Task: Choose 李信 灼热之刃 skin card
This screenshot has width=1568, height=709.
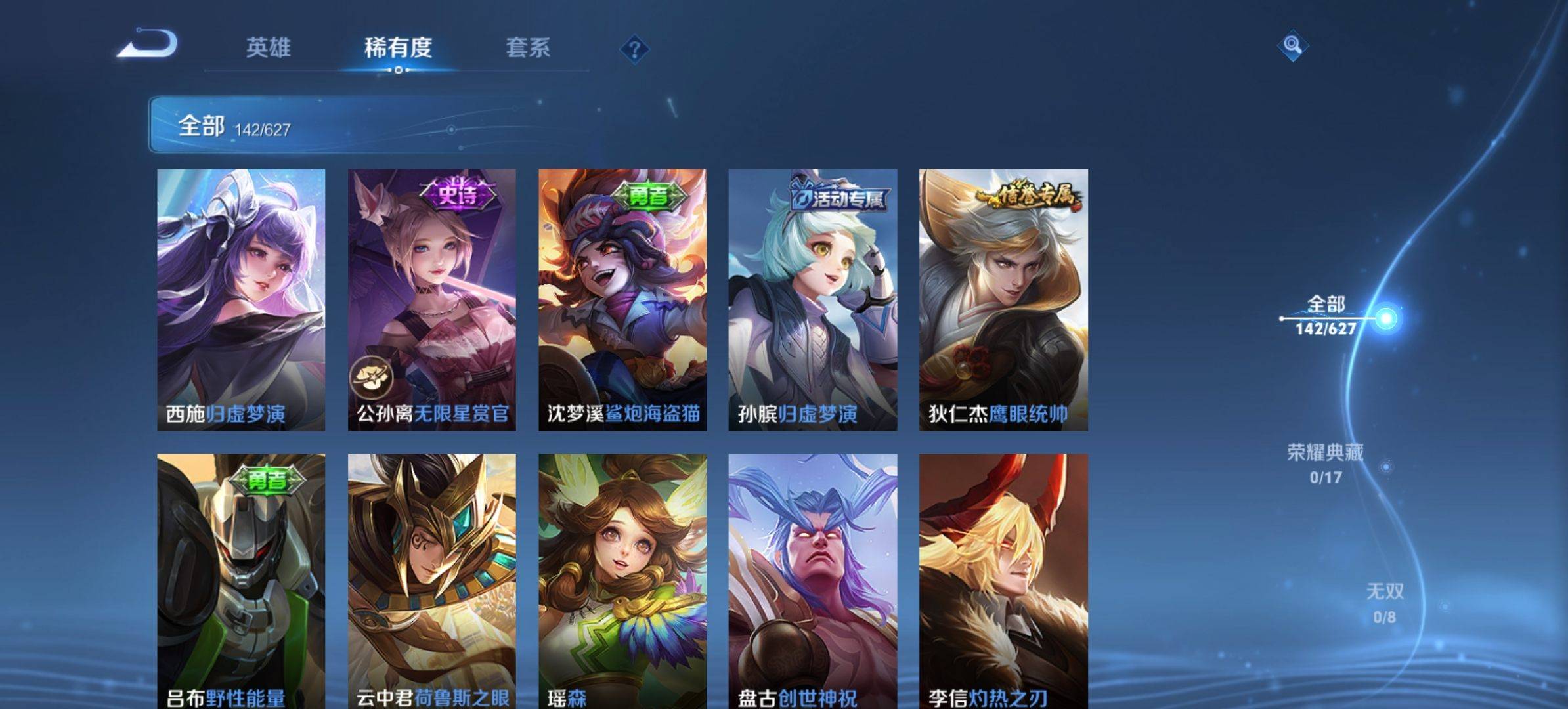Action: point(1003,581)
